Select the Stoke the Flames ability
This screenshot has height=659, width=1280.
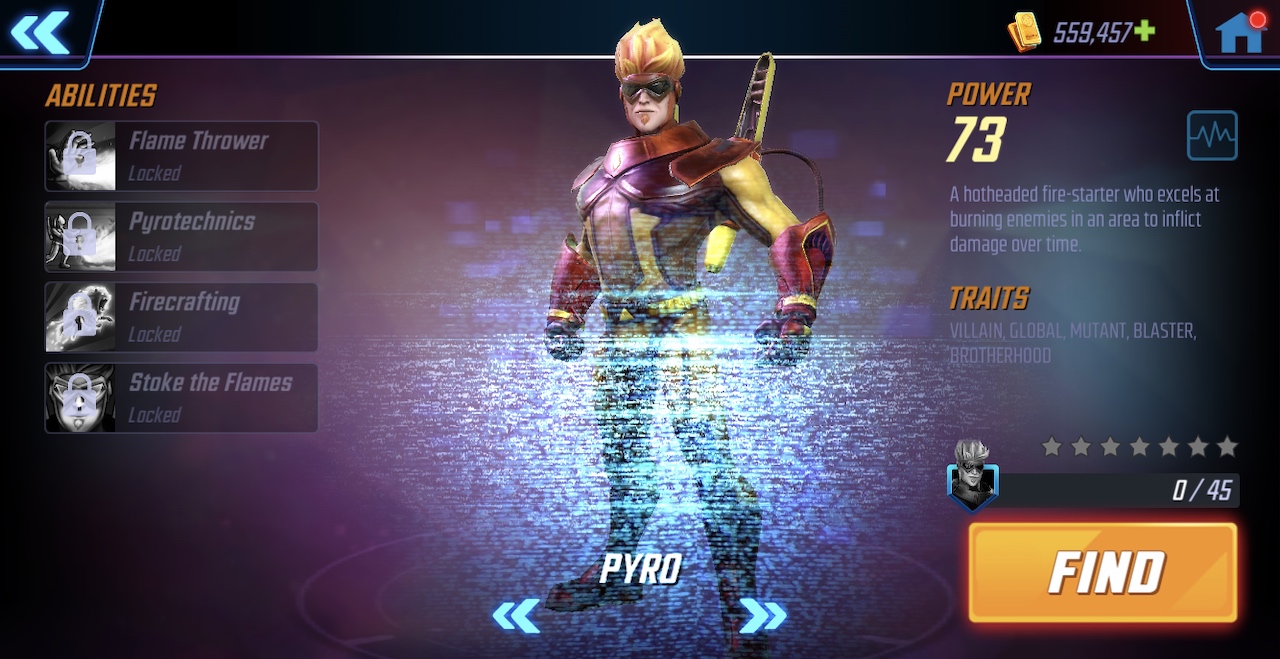click(181, 398)
